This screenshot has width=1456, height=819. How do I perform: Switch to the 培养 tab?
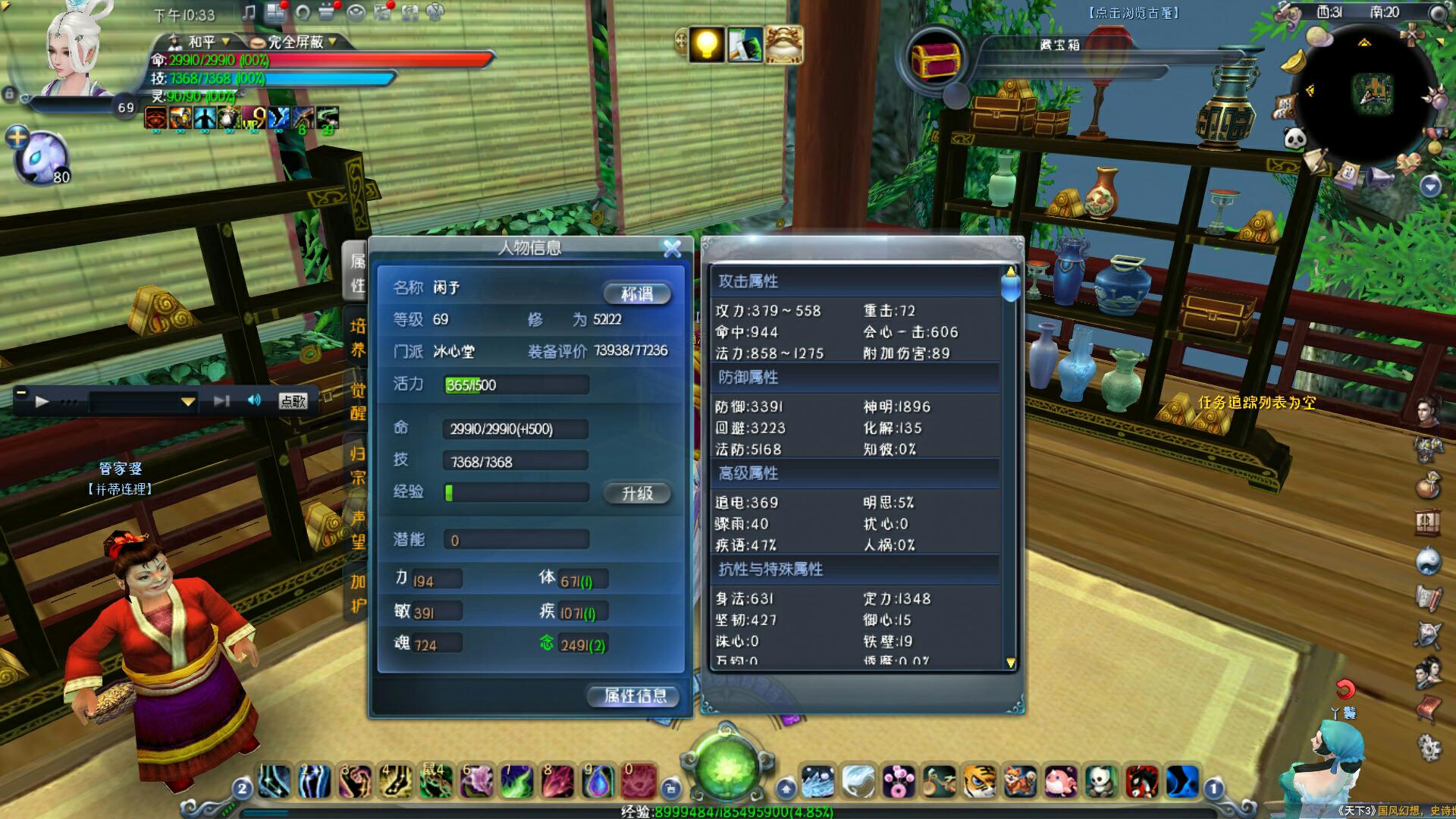point(357,338)
